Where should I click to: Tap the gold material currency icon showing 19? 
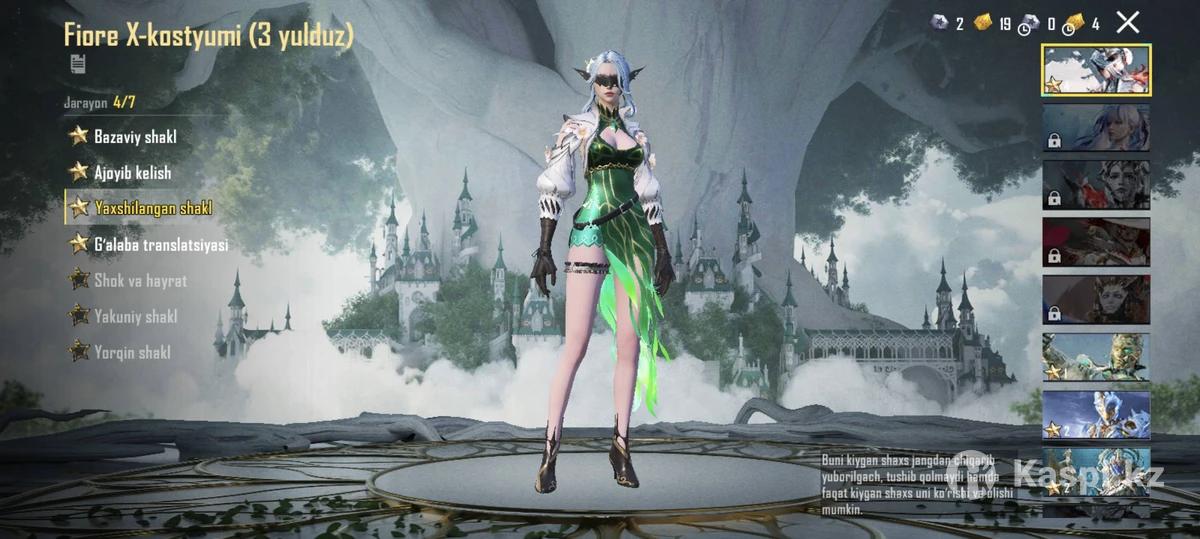(x=983, y=23)
